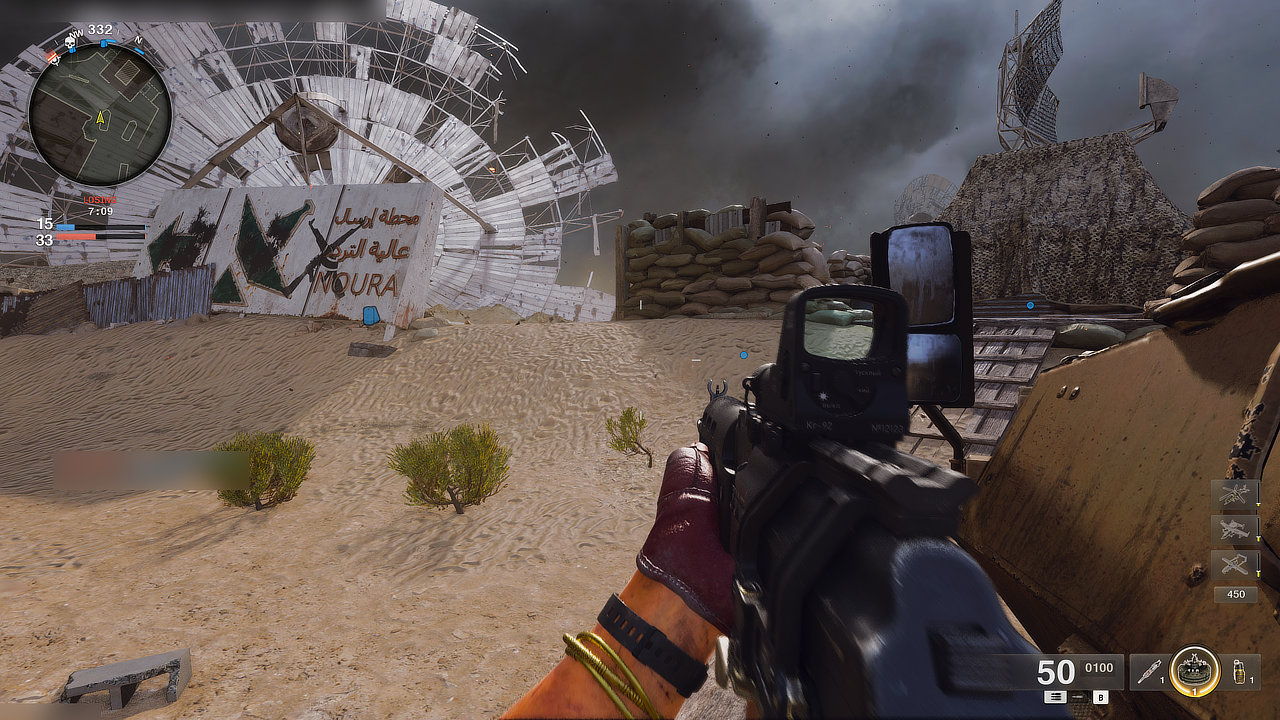Deploy the proximity mine field upgrade

(1195, 670)
